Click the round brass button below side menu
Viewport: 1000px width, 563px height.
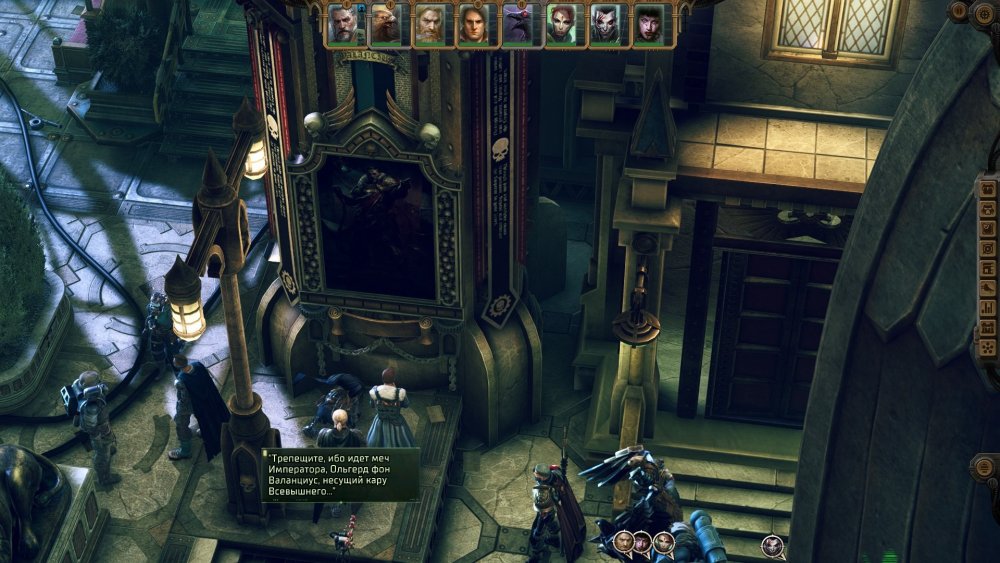click(x=986, y=469)
